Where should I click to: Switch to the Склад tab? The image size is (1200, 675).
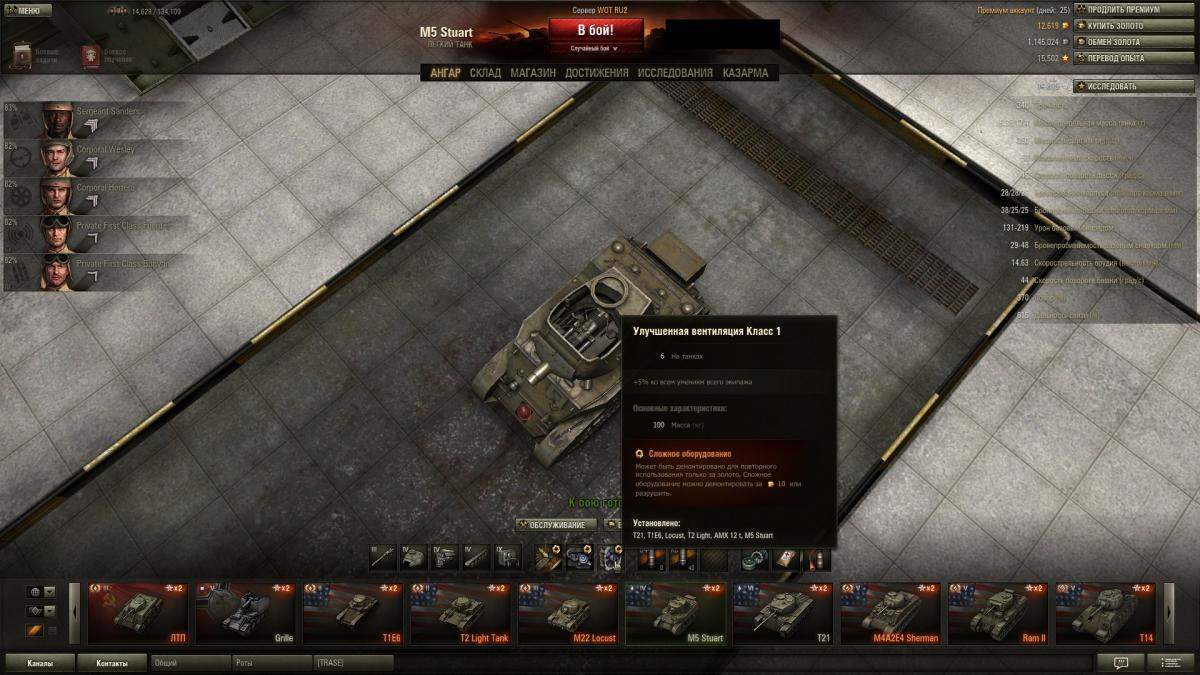coord(485,73)
